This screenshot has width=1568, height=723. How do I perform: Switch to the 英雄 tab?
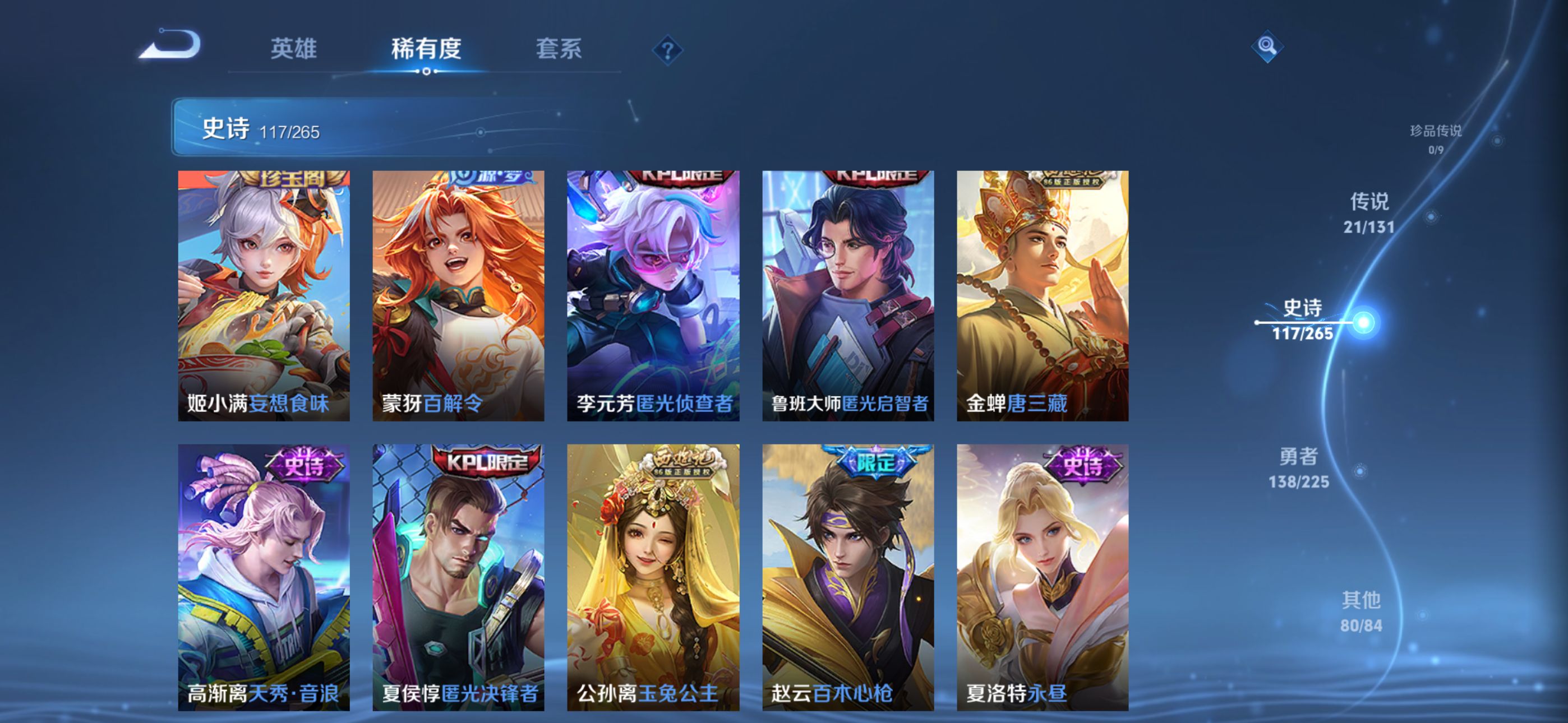click(x=293, y=49)
